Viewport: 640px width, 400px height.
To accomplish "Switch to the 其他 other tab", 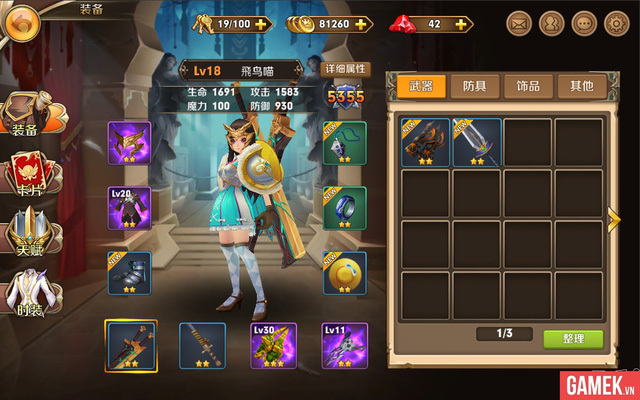I will [x=580, y=86].
